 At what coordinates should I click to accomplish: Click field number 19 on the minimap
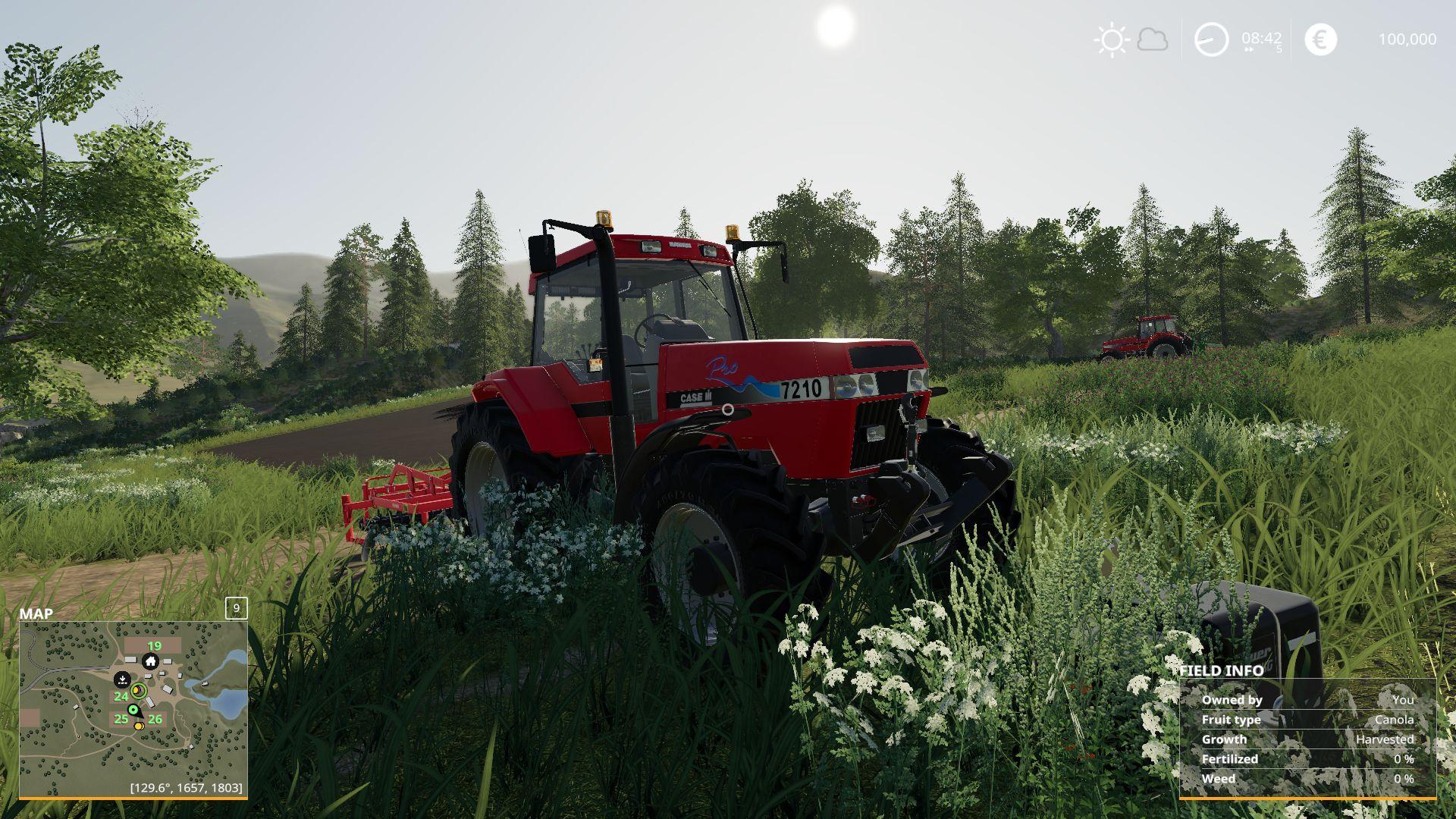point(155,646)
